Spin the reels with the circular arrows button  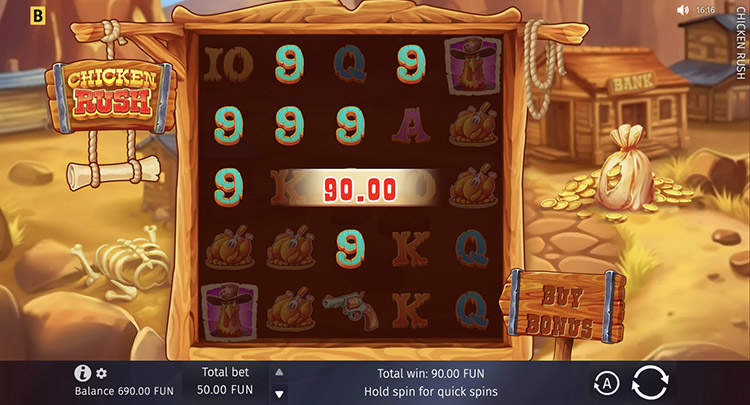click(x=651, y=382)
